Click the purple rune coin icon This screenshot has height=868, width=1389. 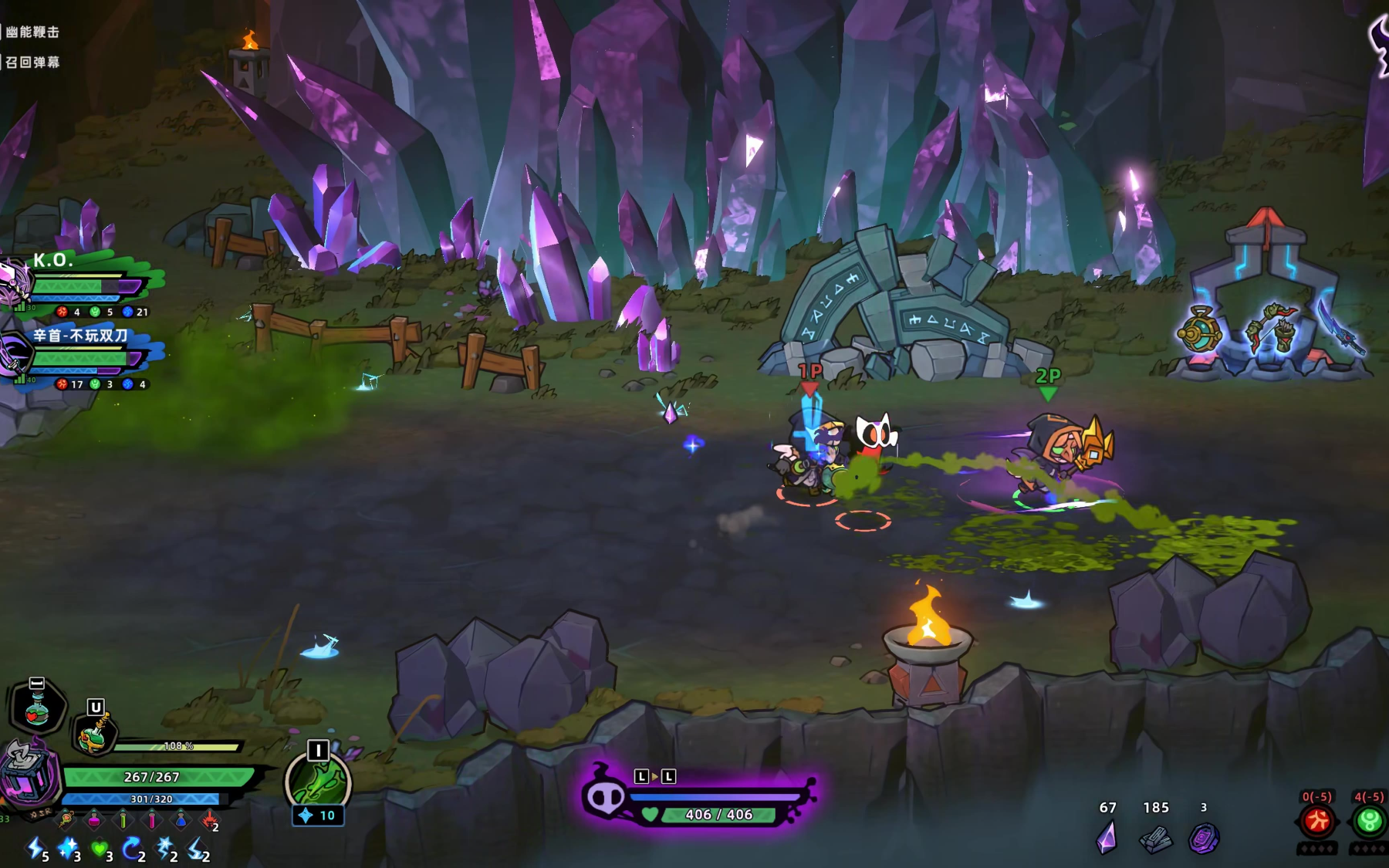point(1203,839)
